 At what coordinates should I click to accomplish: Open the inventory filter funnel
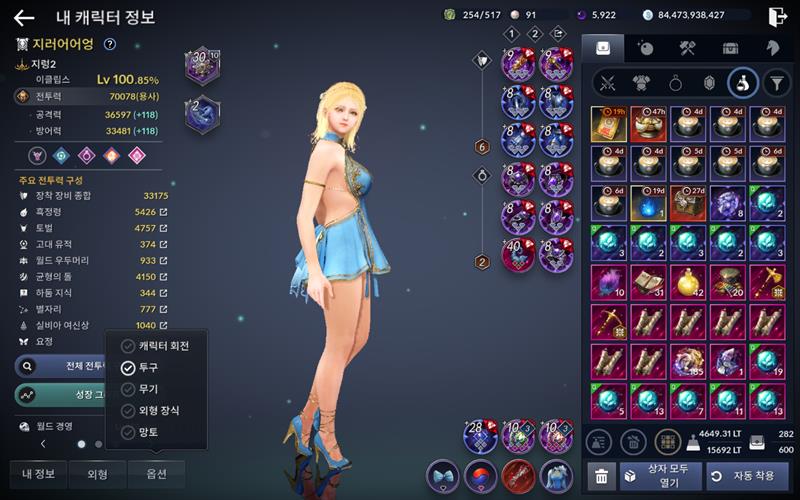[777, 83]
